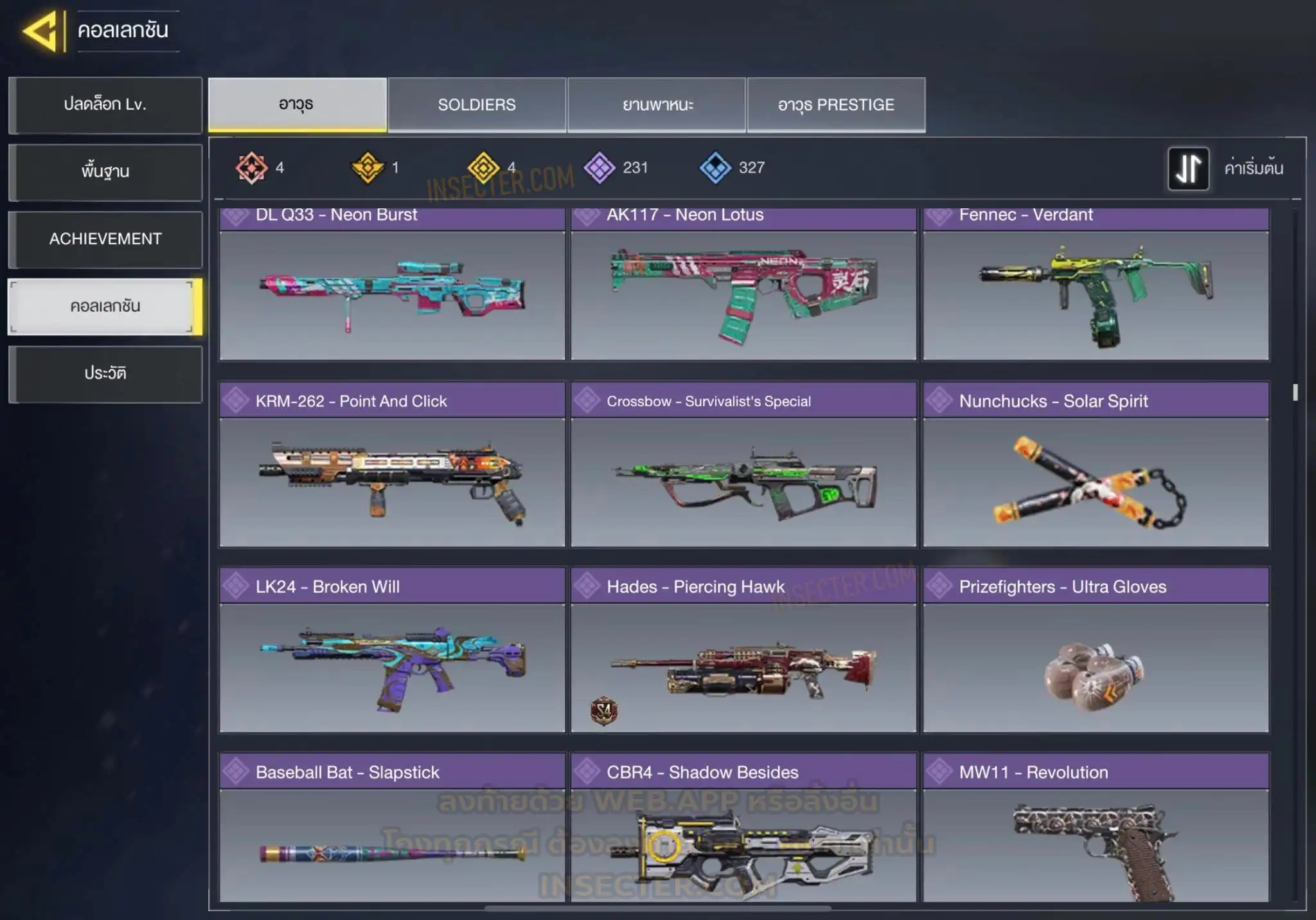
Task: Open the อาวุธ PRESTIGE tab
Action: (836, 105)
